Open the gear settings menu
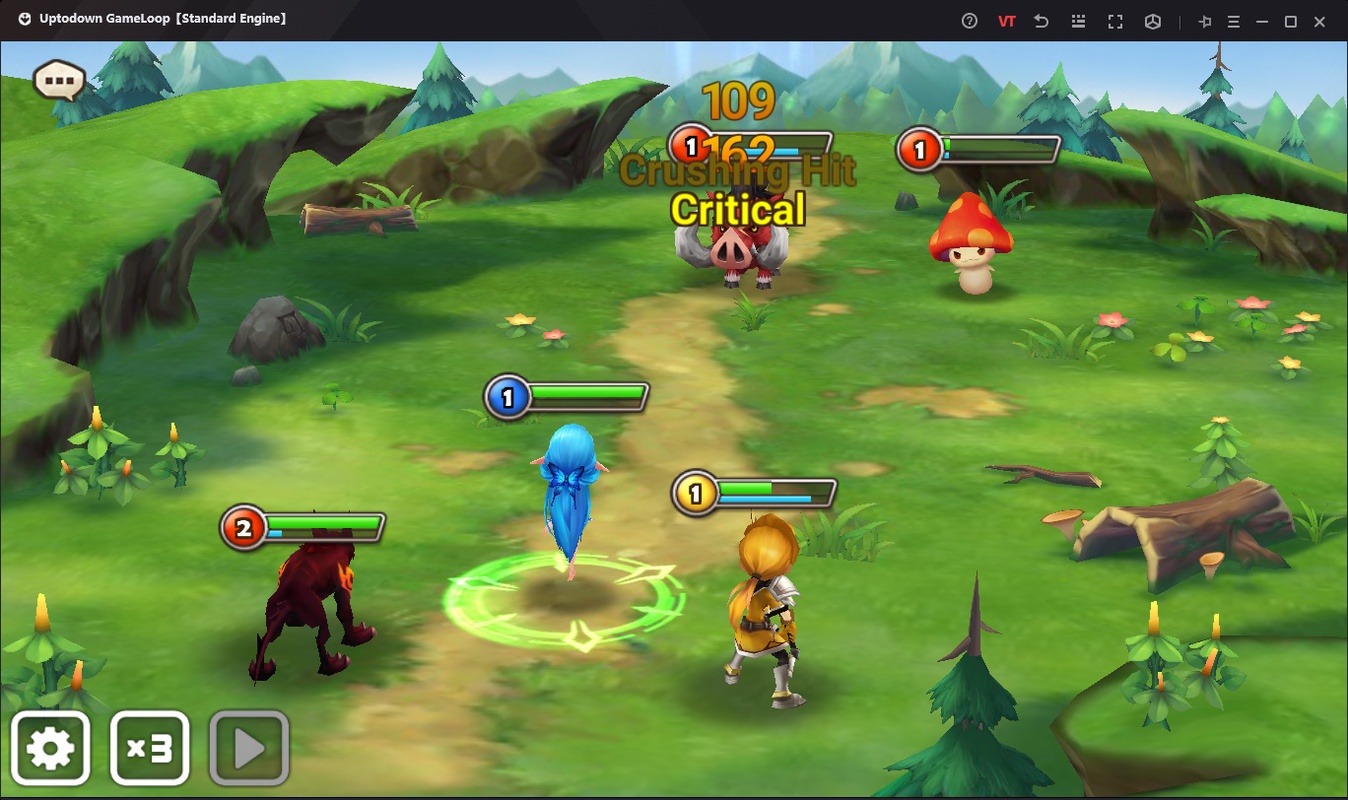1348x800 pixels. (x=51, y=748)
